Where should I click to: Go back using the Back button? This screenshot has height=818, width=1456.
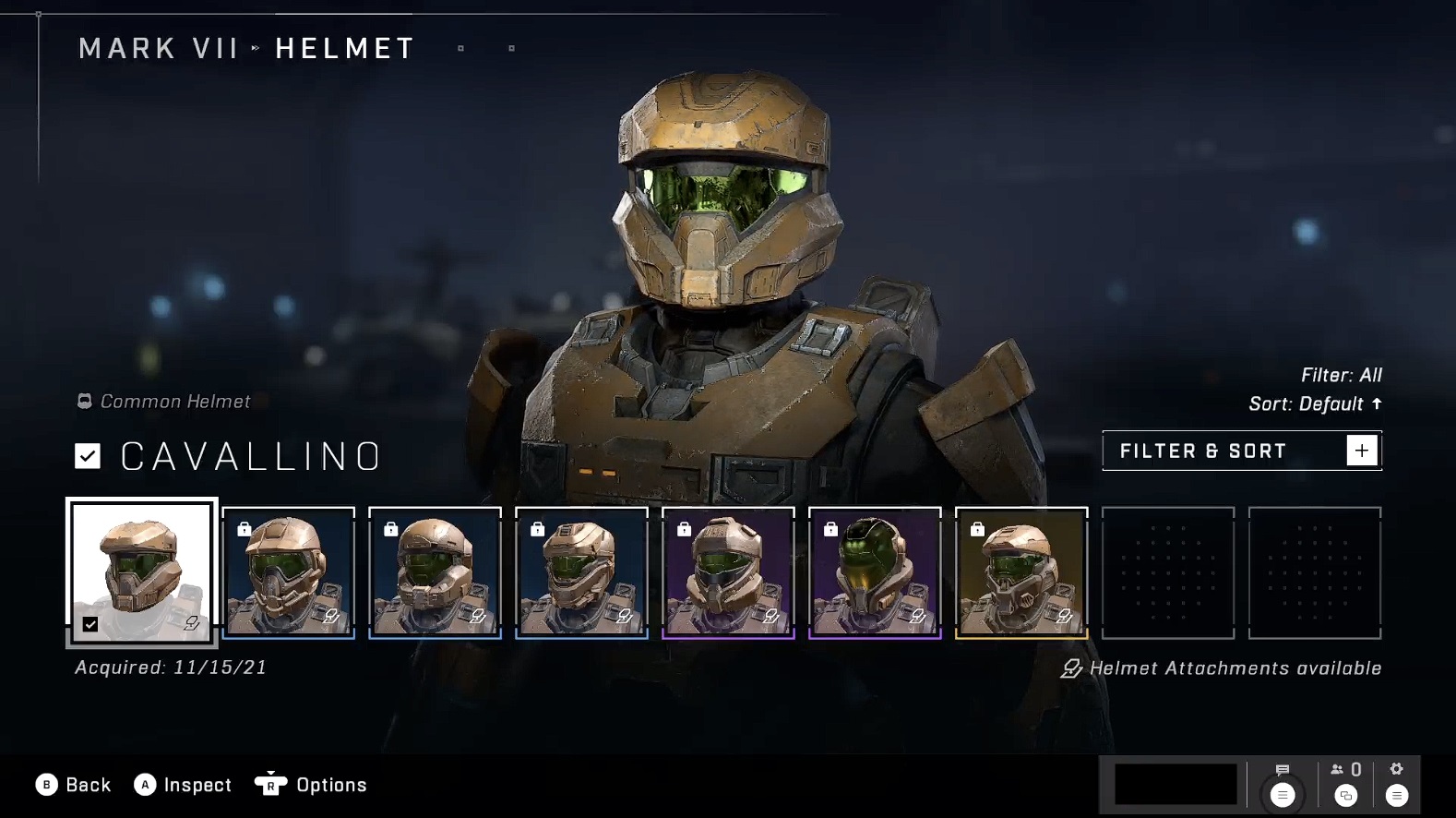coord(74,785)
